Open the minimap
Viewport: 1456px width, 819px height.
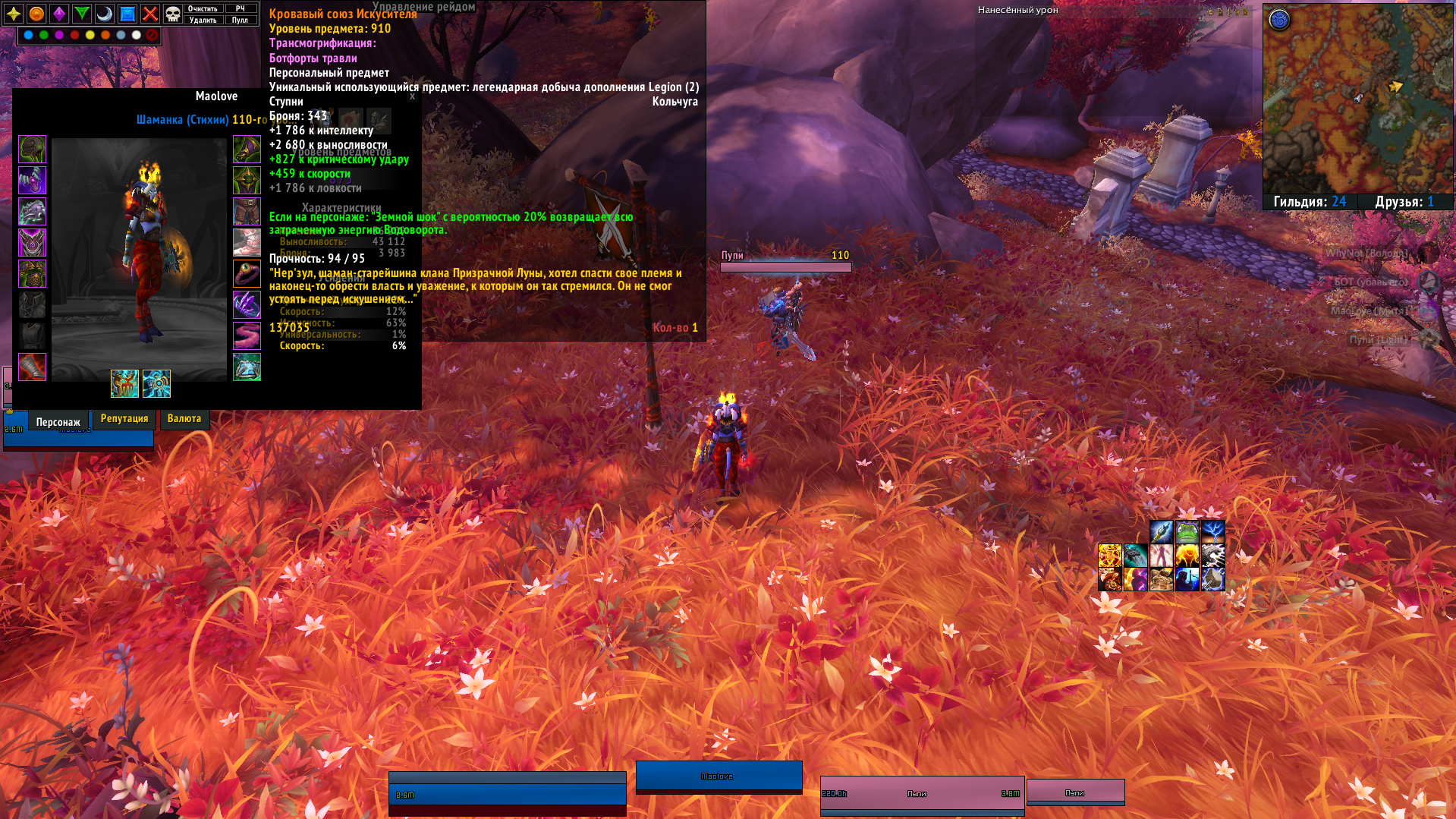[x=1357, y=99]
